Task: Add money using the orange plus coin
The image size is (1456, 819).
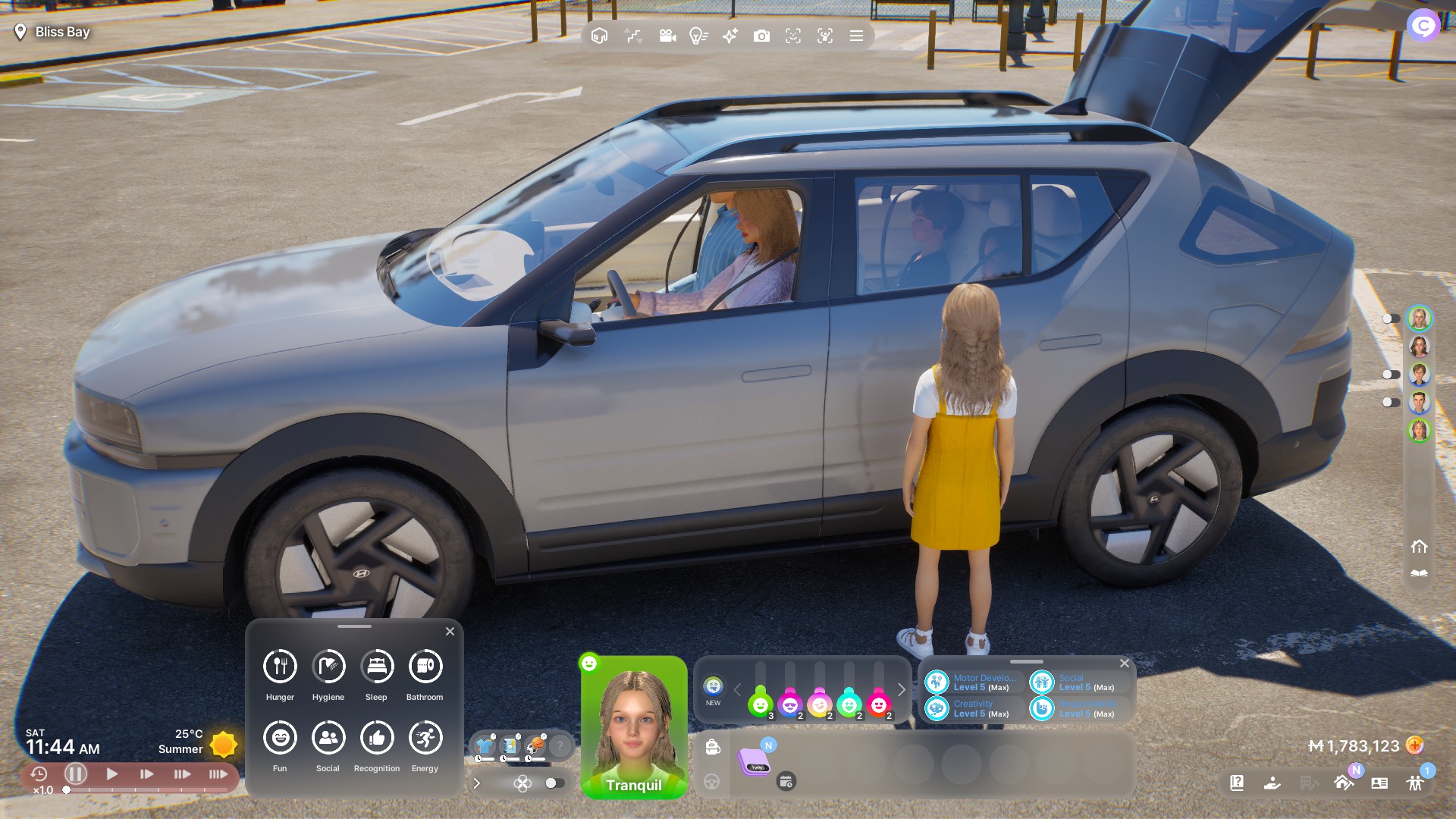Action: point(1414,745)
